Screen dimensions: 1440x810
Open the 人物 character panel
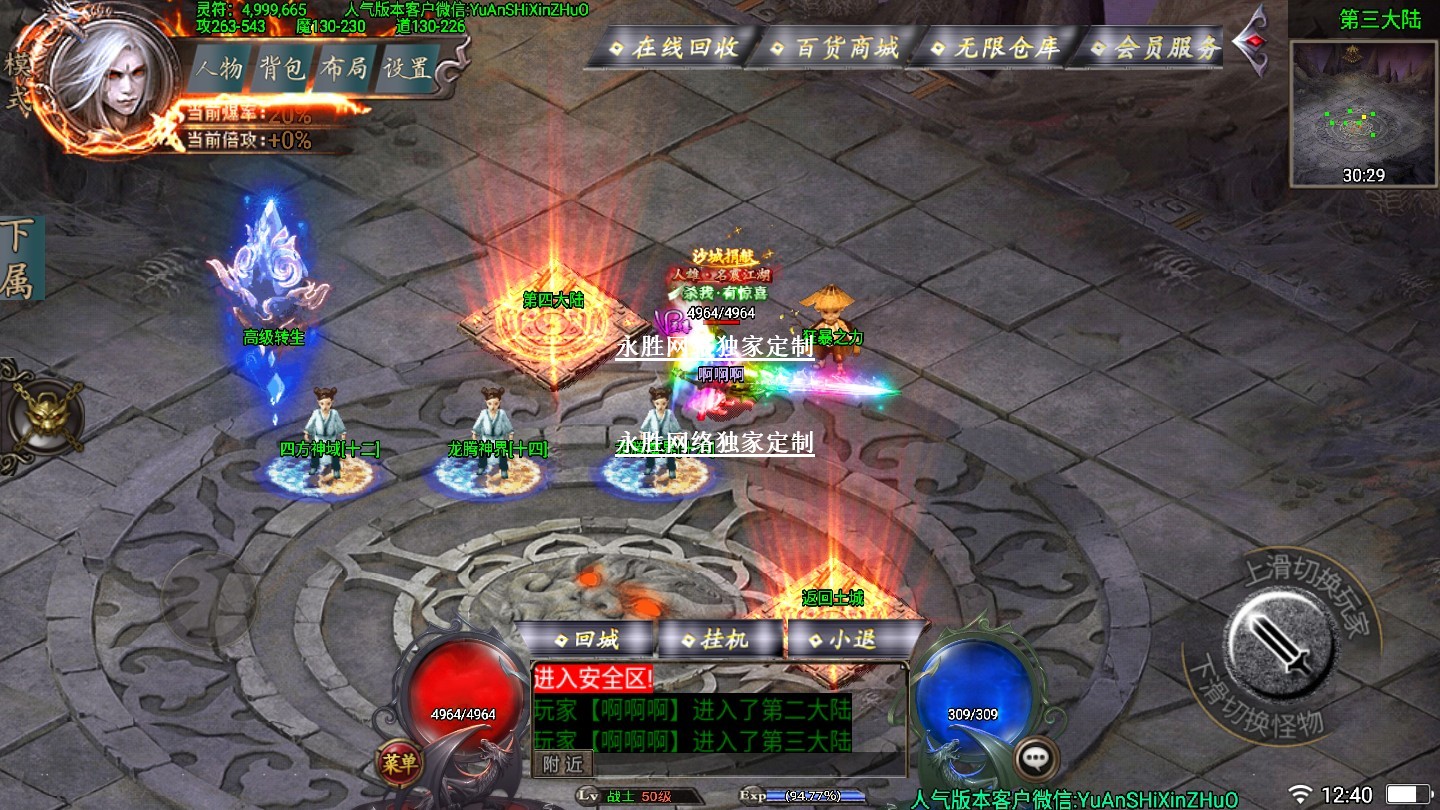point(220,69)
